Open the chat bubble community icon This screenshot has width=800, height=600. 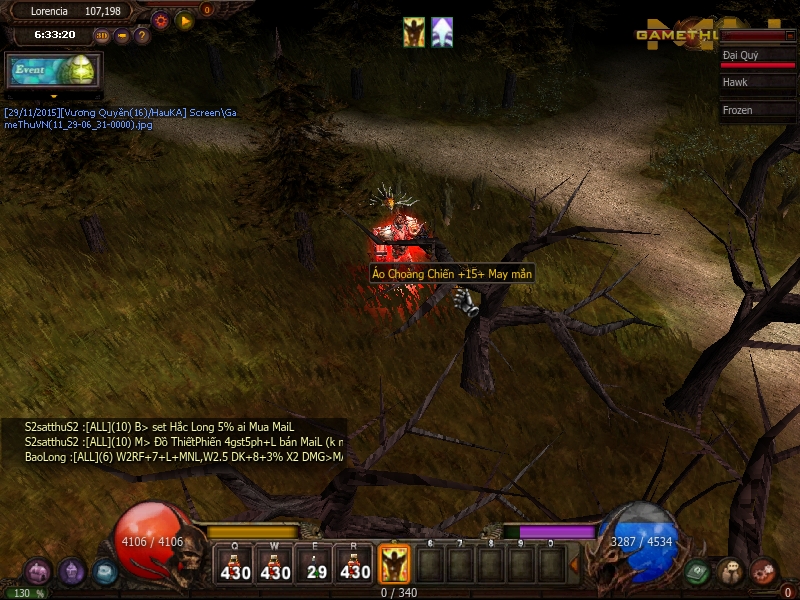730,572
